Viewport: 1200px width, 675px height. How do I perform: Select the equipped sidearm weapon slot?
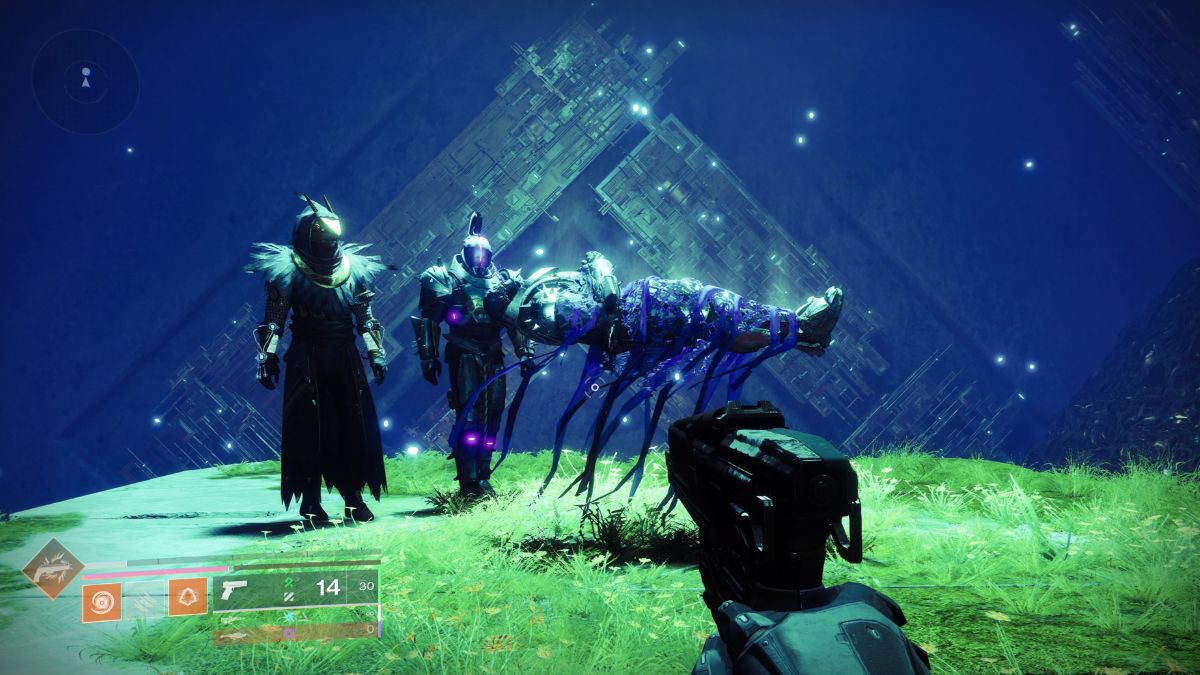pos(296,589)
